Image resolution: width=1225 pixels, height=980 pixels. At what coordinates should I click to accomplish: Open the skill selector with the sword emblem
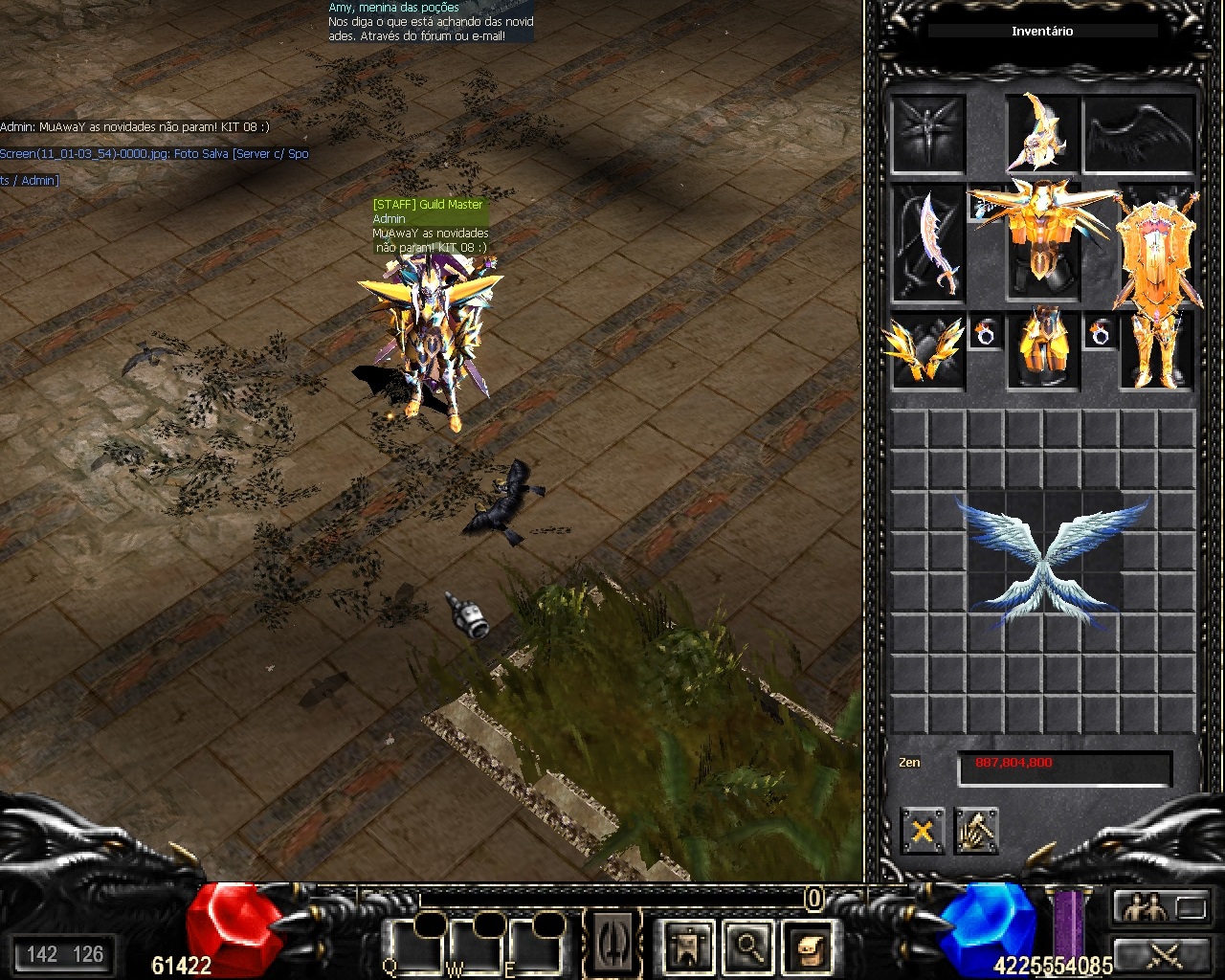coord(614,943)
